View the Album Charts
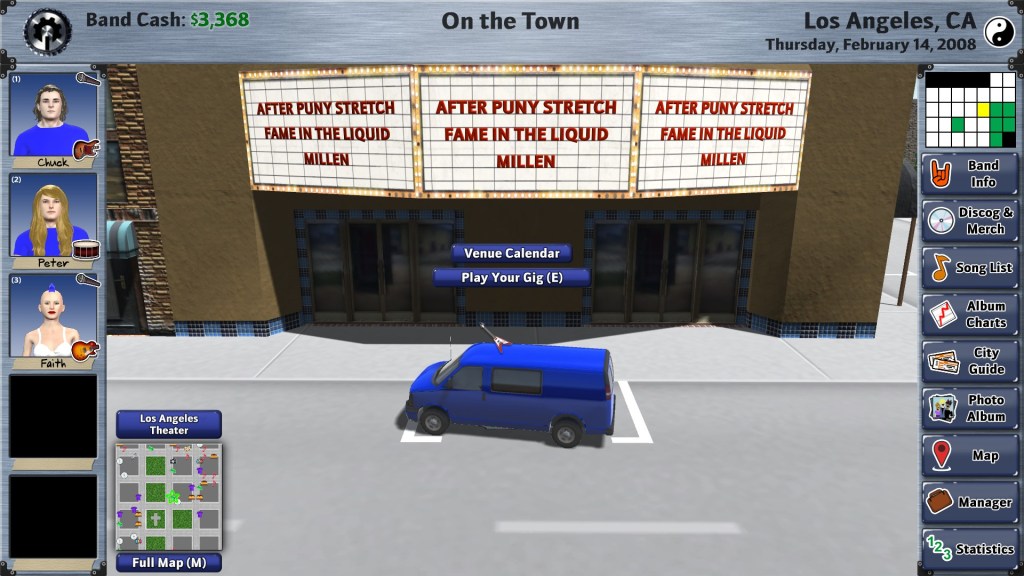This screenshot has width=1024, height=576. (x=970, y=315)
